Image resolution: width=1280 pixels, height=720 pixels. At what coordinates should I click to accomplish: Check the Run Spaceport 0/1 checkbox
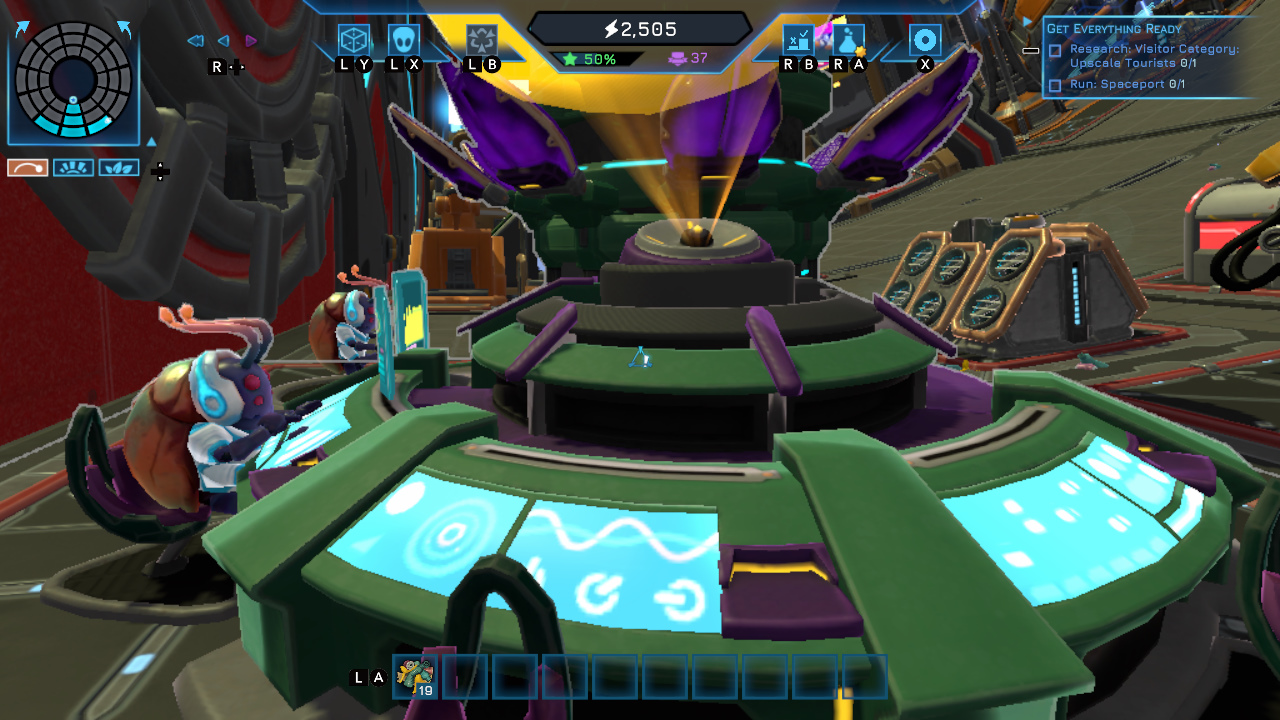click(x=1056, y=87)
